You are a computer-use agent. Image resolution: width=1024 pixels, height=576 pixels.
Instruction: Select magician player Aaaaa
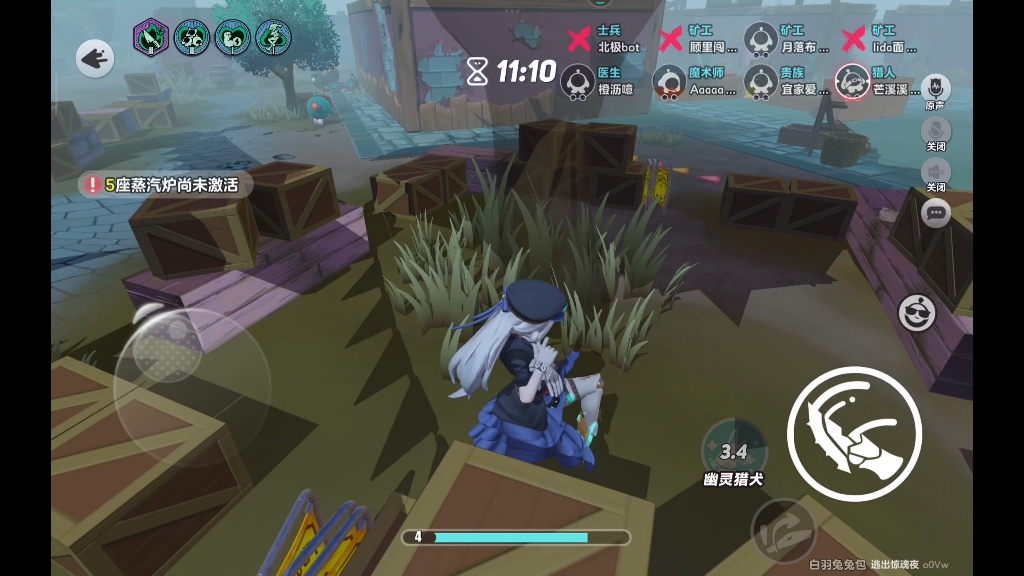(669, 80)
